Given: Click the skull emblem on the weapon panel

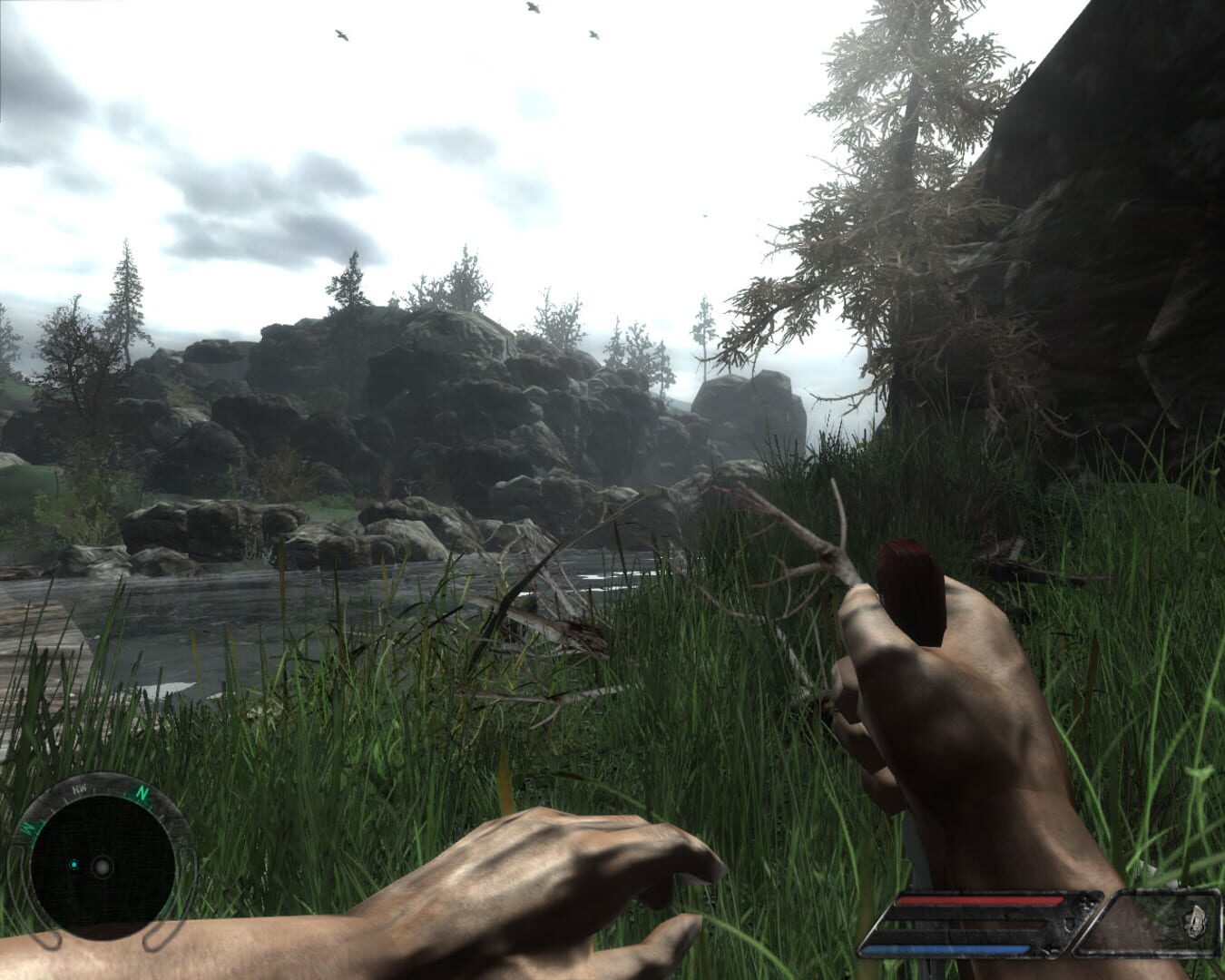Looking at the screenshot, I should (x=1194, y=921).
